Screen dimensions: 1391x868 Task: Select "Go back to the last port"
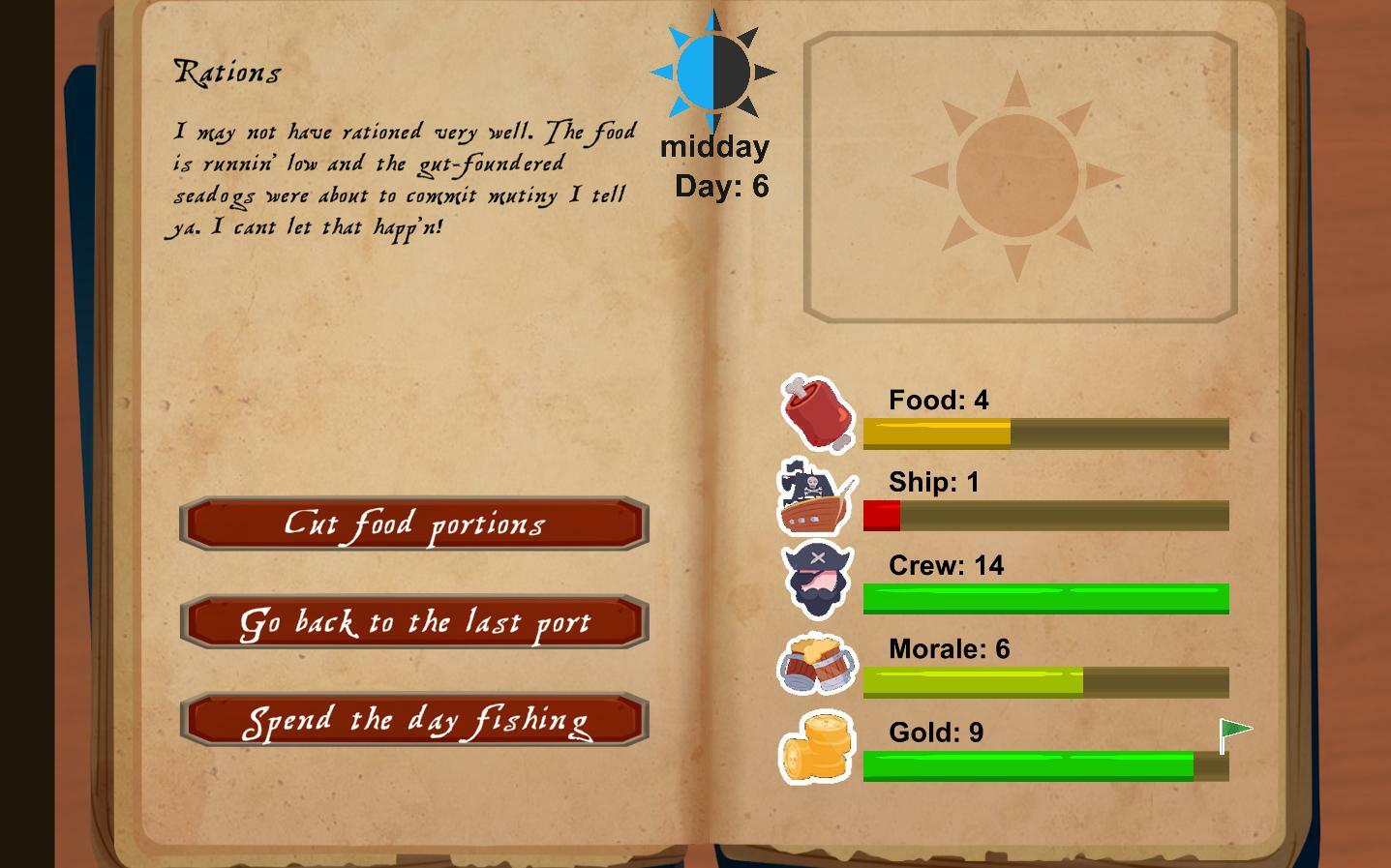point(414,622)
